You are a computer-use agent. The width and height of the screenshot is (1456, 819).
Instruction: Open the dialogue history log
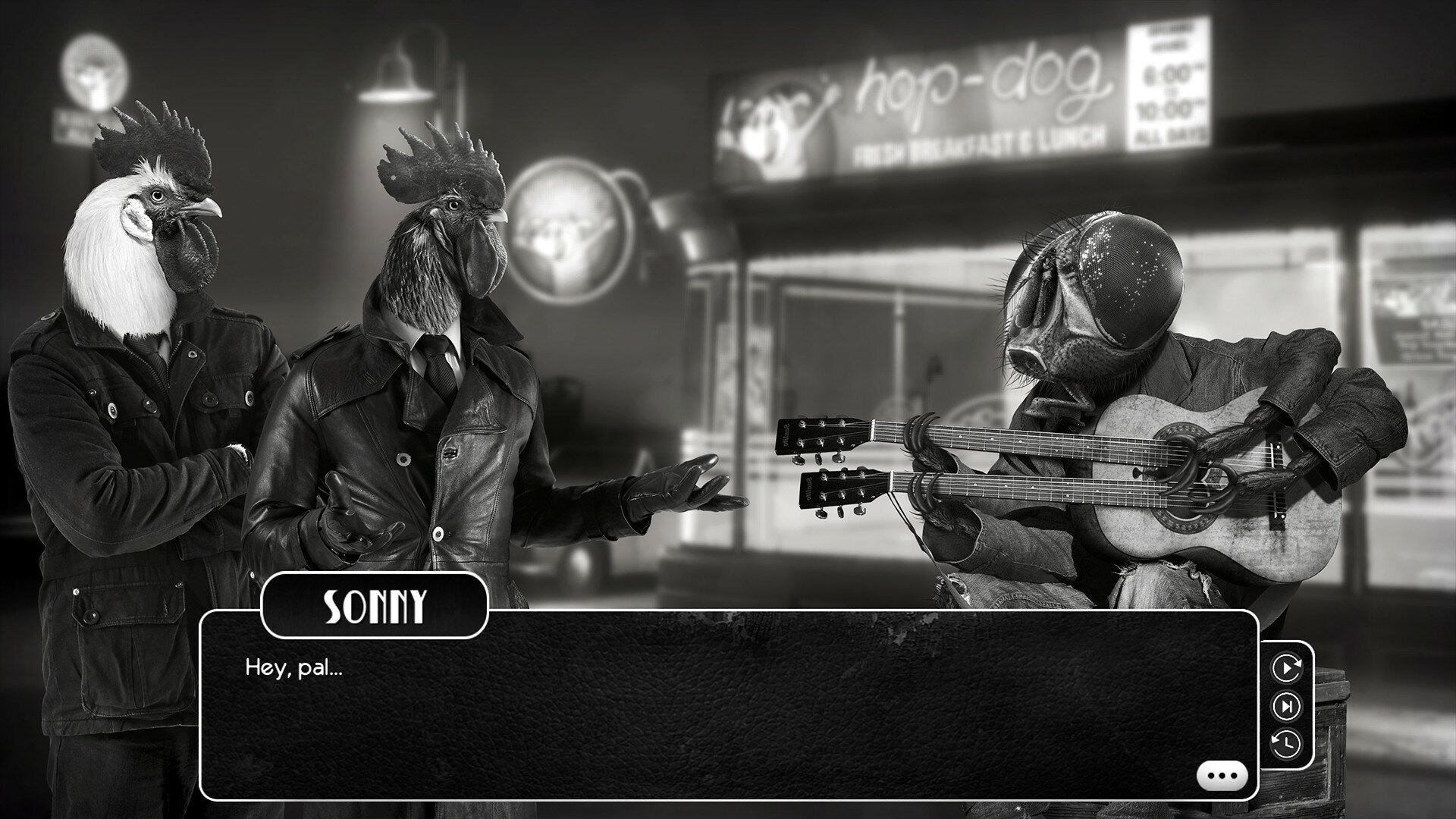(x=1286, y=743)
